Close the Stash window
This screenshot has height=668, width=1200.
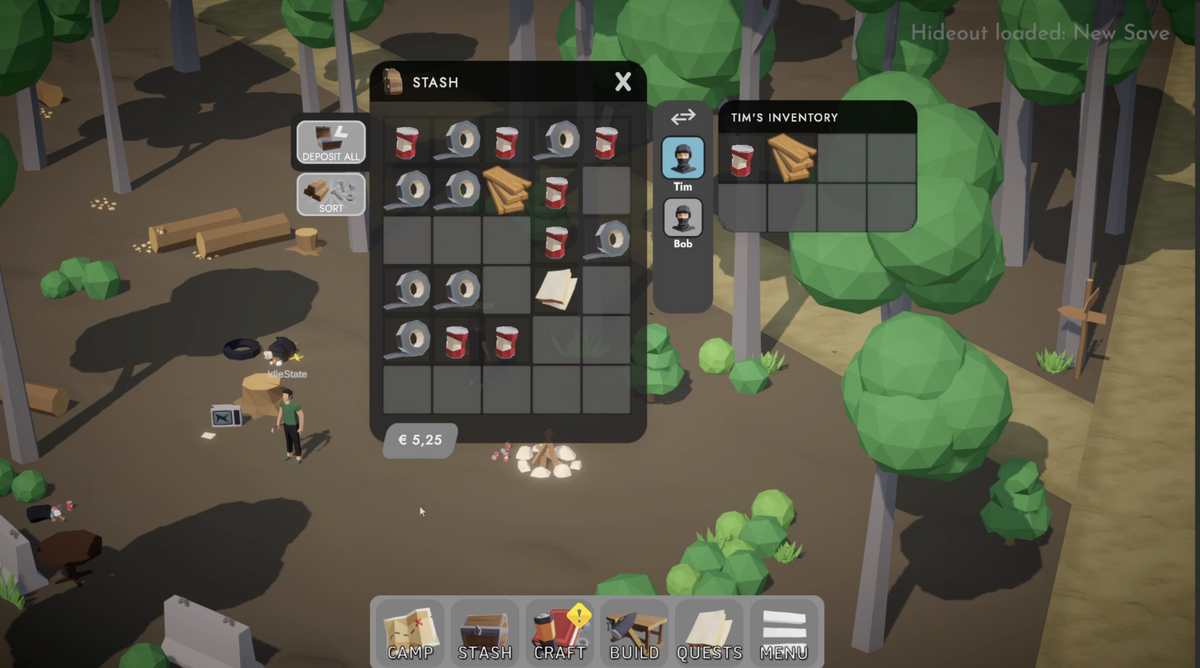623,82
